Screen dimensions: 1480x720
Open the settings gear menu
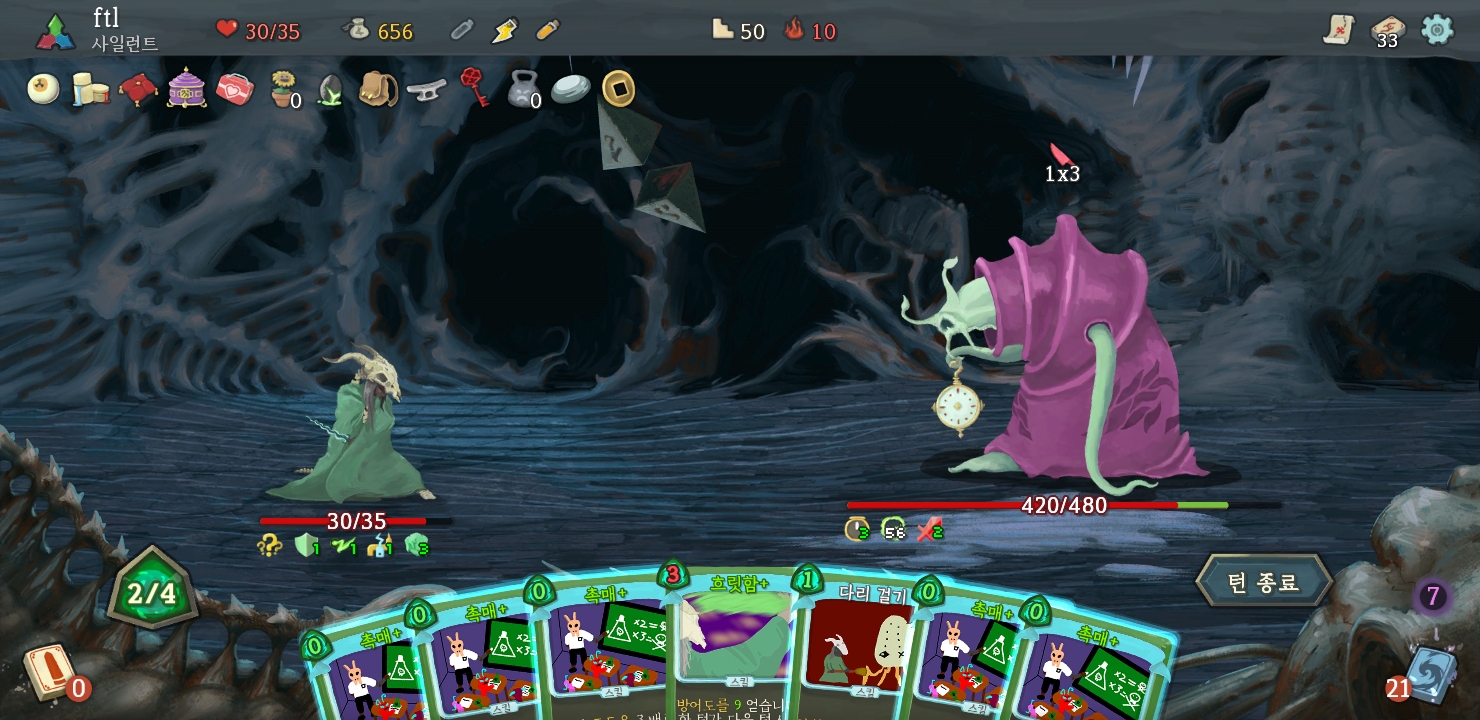coord(1437,29)
